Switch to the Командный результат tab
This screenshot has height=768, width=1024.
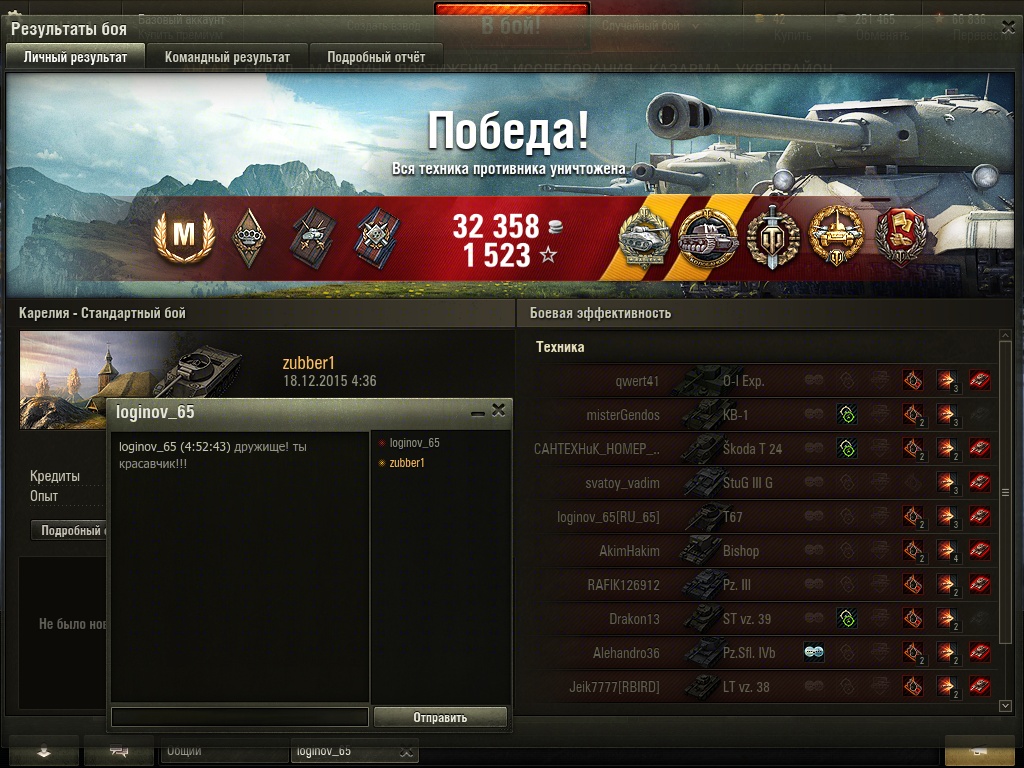pyautogui.click(x=227, y=57)
